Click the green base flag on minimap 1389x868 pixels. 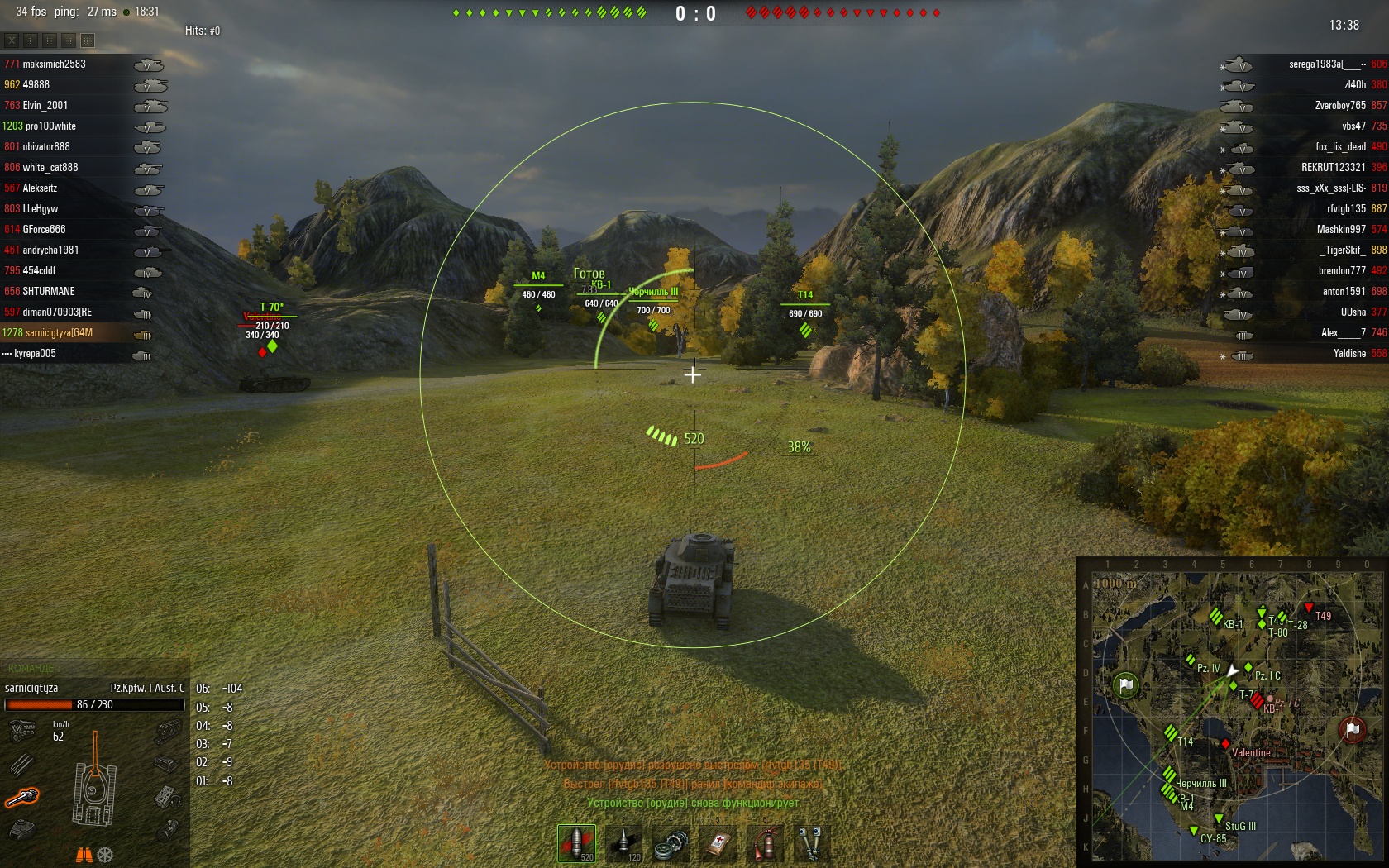coord(1125,685)
